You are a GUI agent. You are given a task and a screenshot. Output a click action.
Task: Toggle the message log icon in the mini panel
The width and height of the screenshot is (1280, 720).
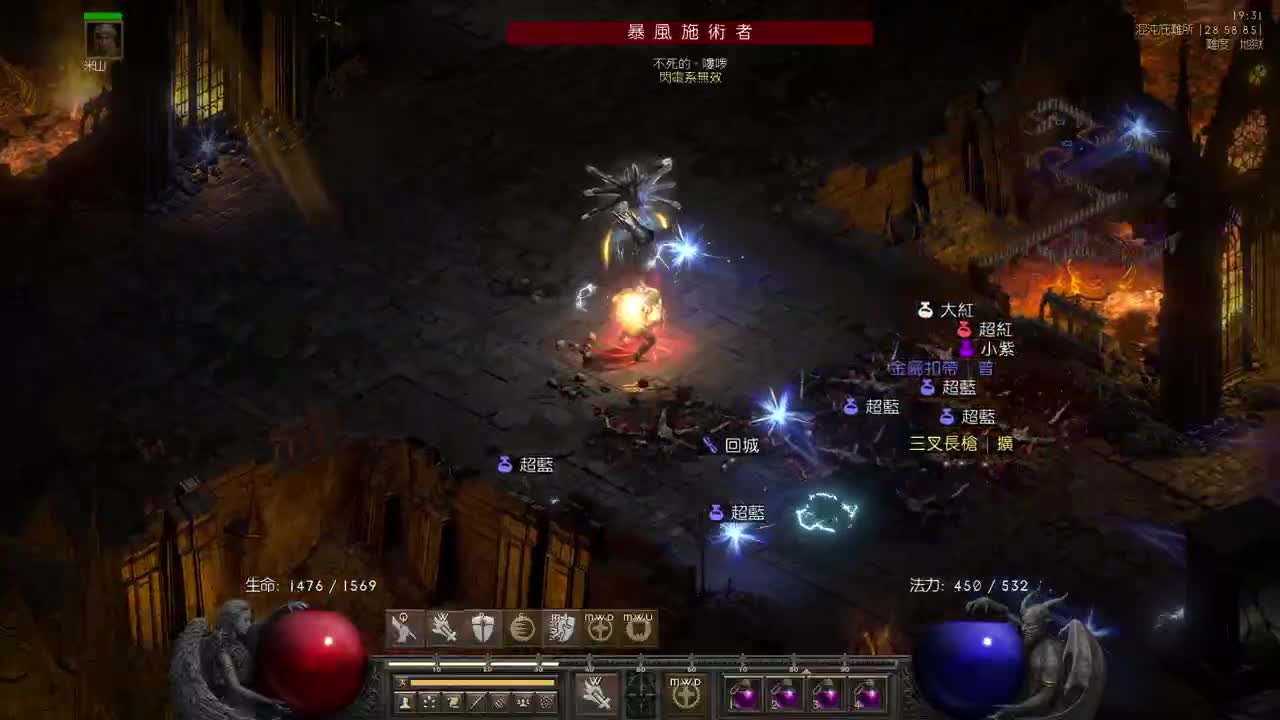pyautogui.click(x=500, y=701)
